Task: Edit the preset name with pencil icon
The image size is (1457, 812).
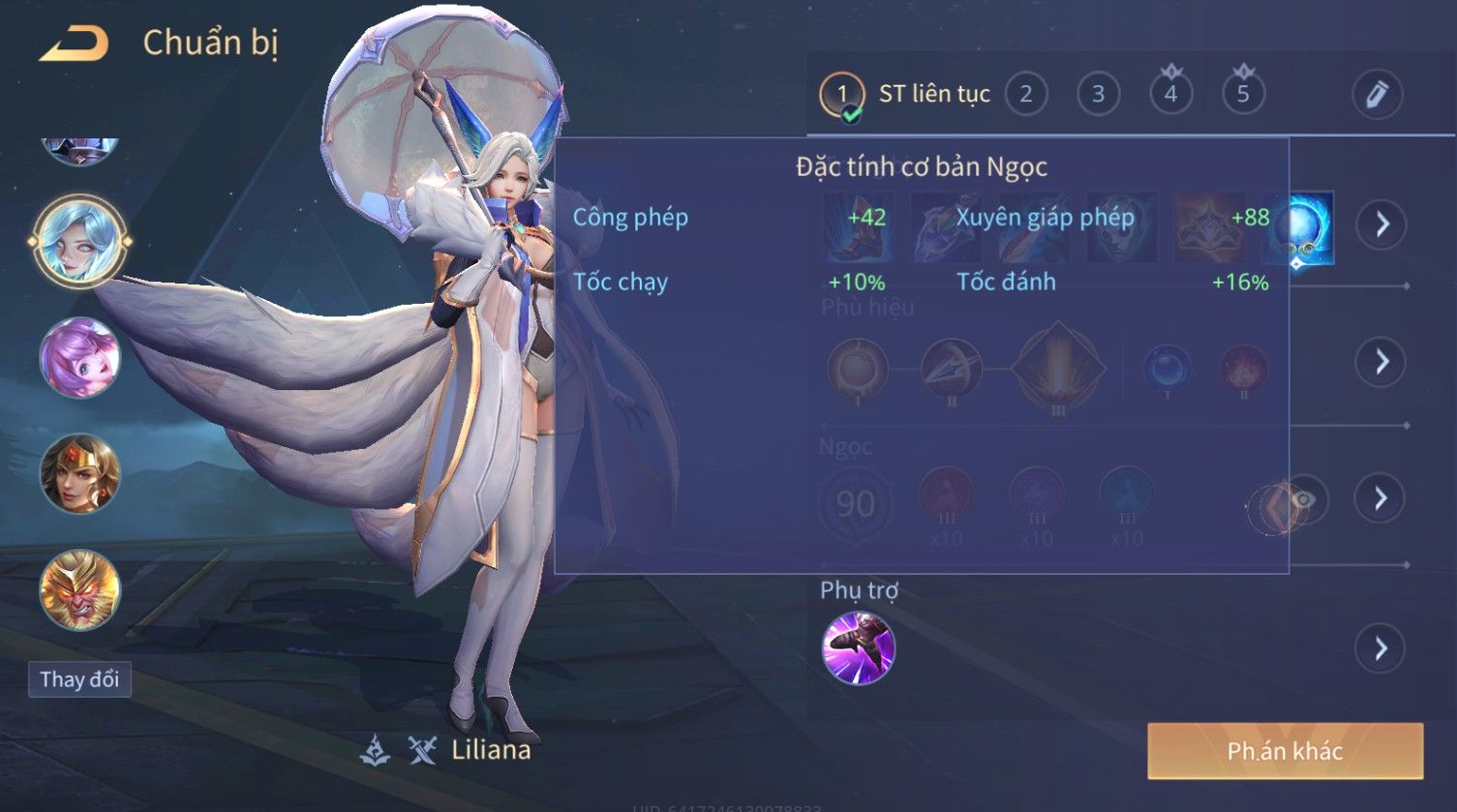Action: pos(1377,94)
